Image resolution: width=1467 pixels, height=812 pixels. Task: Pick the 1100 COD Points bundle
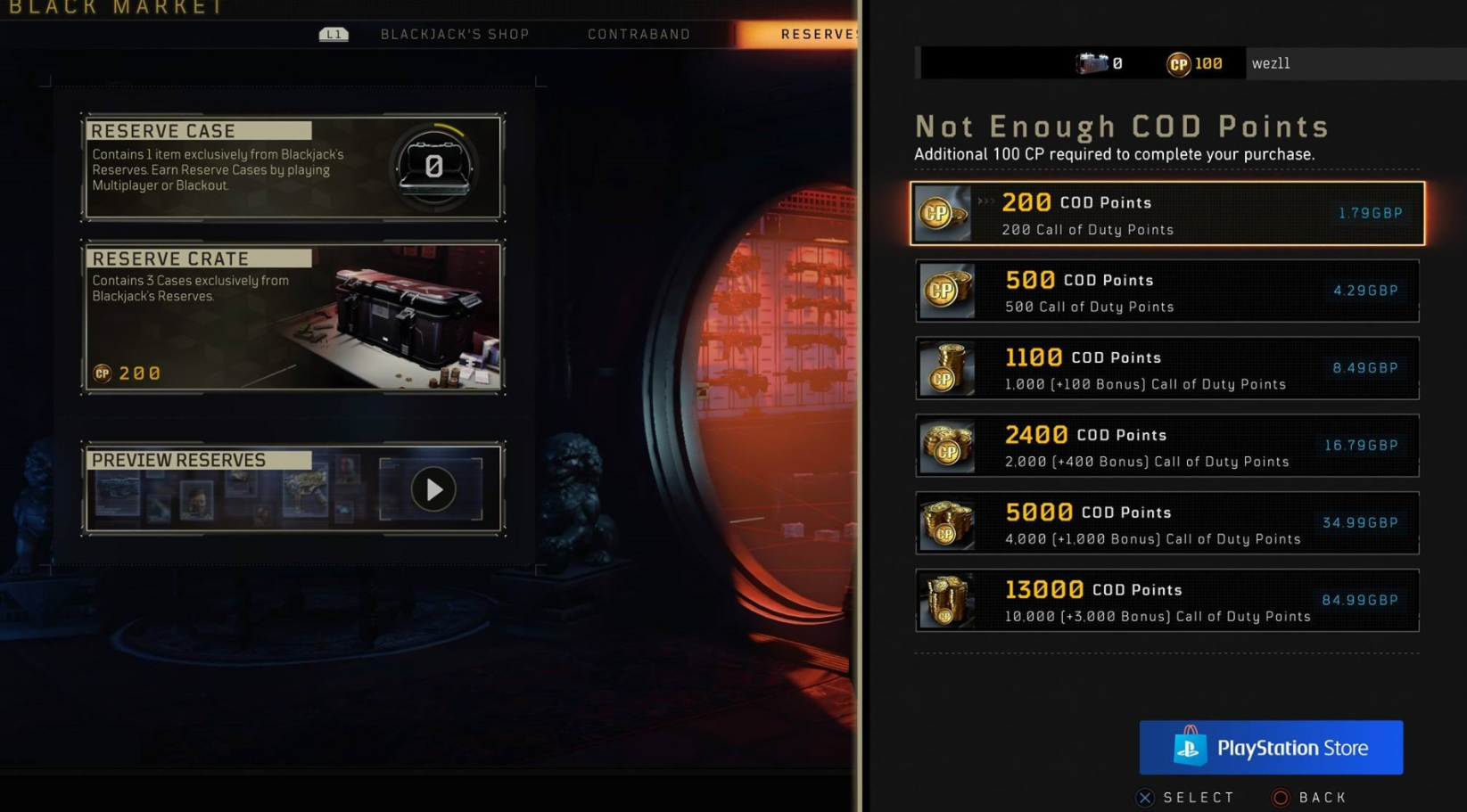tap(1166, 369)
